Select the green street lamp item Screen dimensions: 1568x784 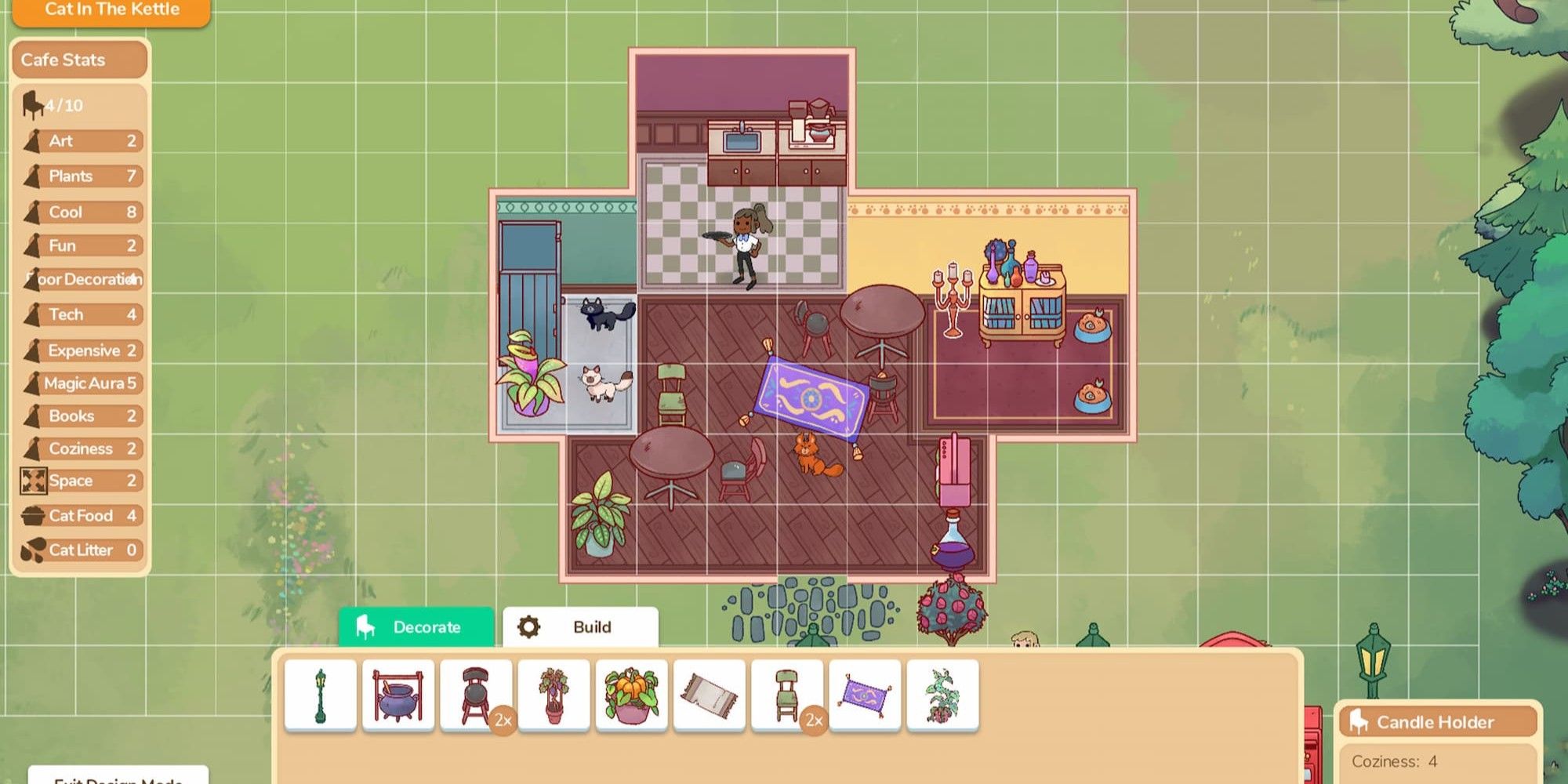(x=321, y=695)
